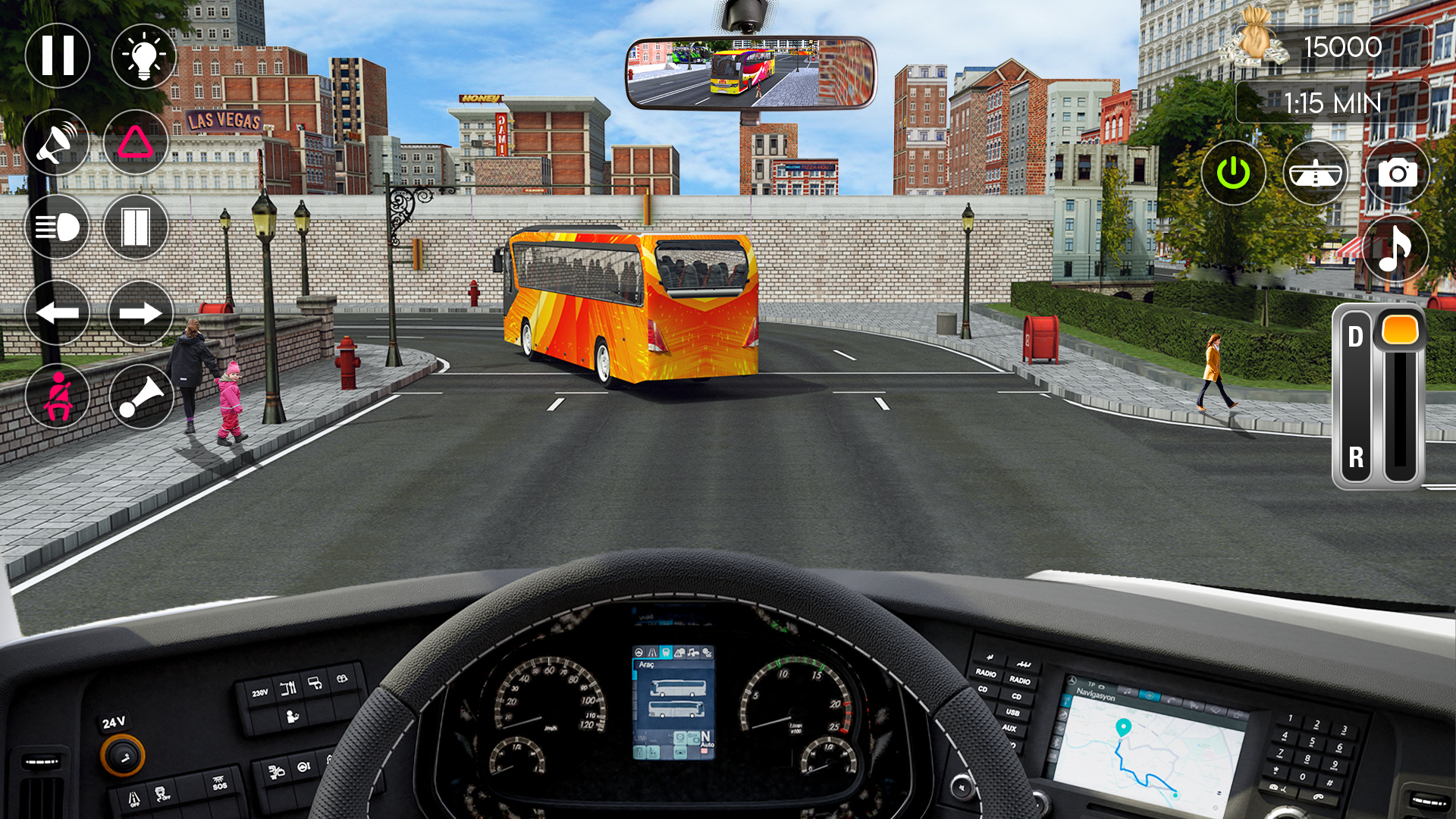Open the rear-view mirror view
The height and width of the screenshot is (819, 1456).
pos(1317,173)
